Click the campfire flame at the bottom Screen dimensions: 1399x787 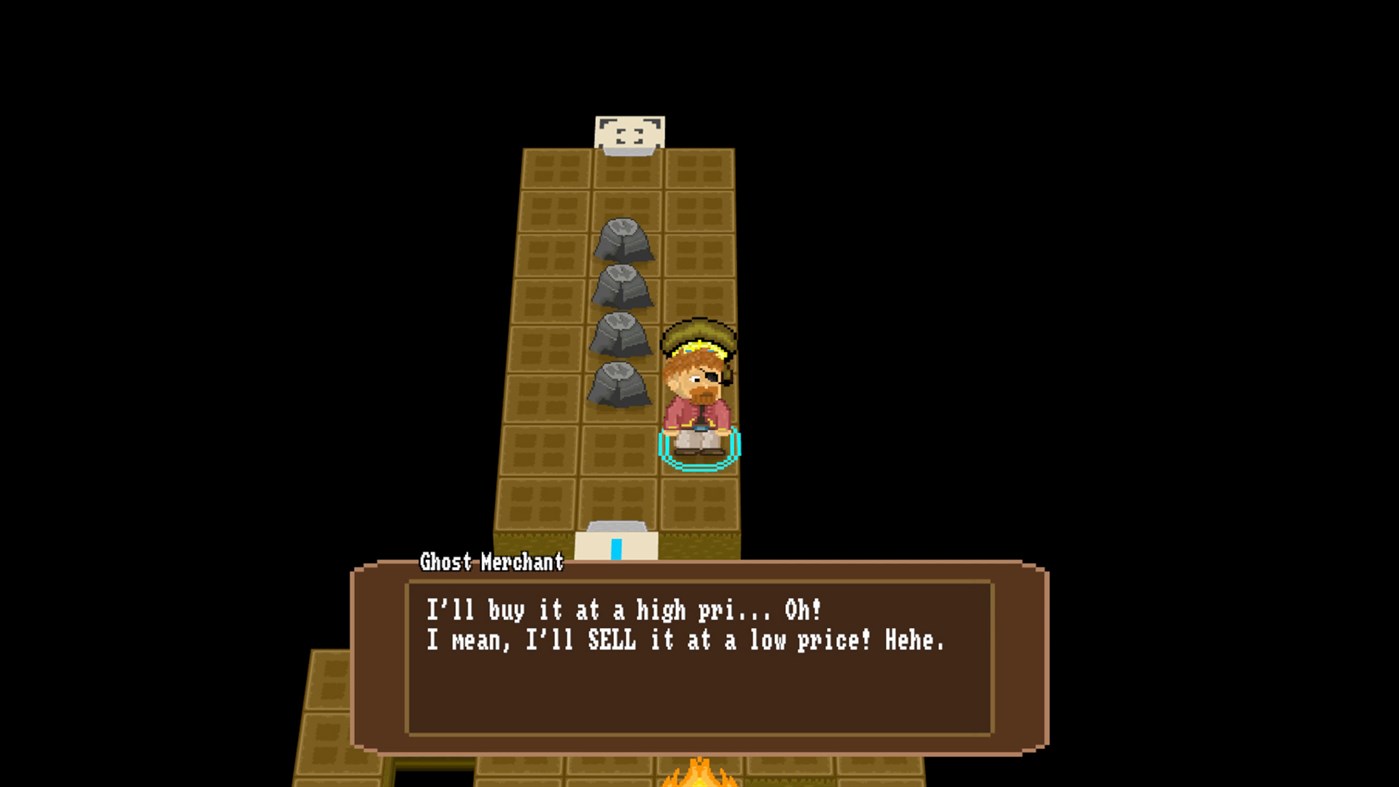click(700, 775)
